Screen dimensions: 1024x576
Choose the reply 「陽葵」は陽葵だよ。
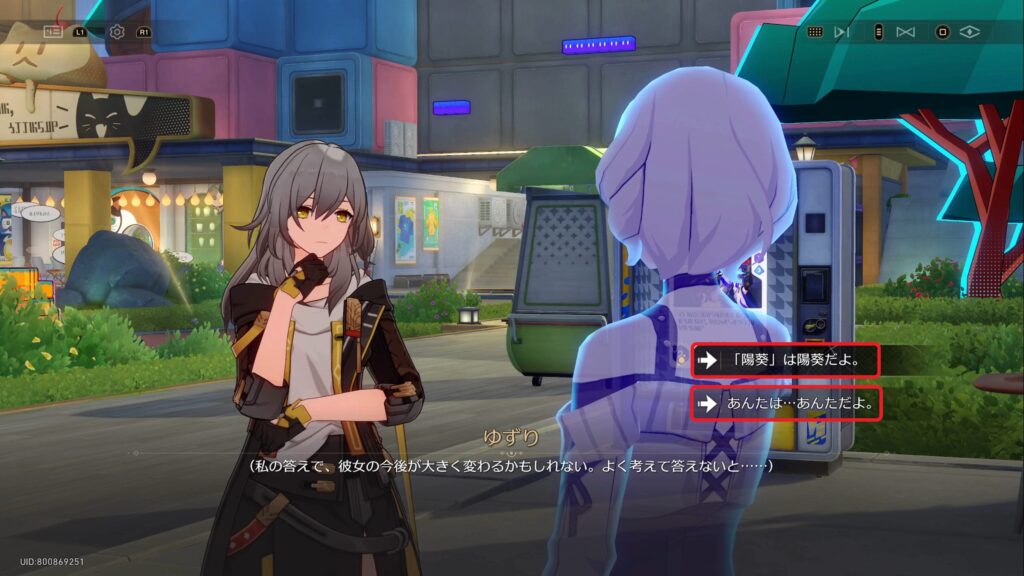pos(784,360)
